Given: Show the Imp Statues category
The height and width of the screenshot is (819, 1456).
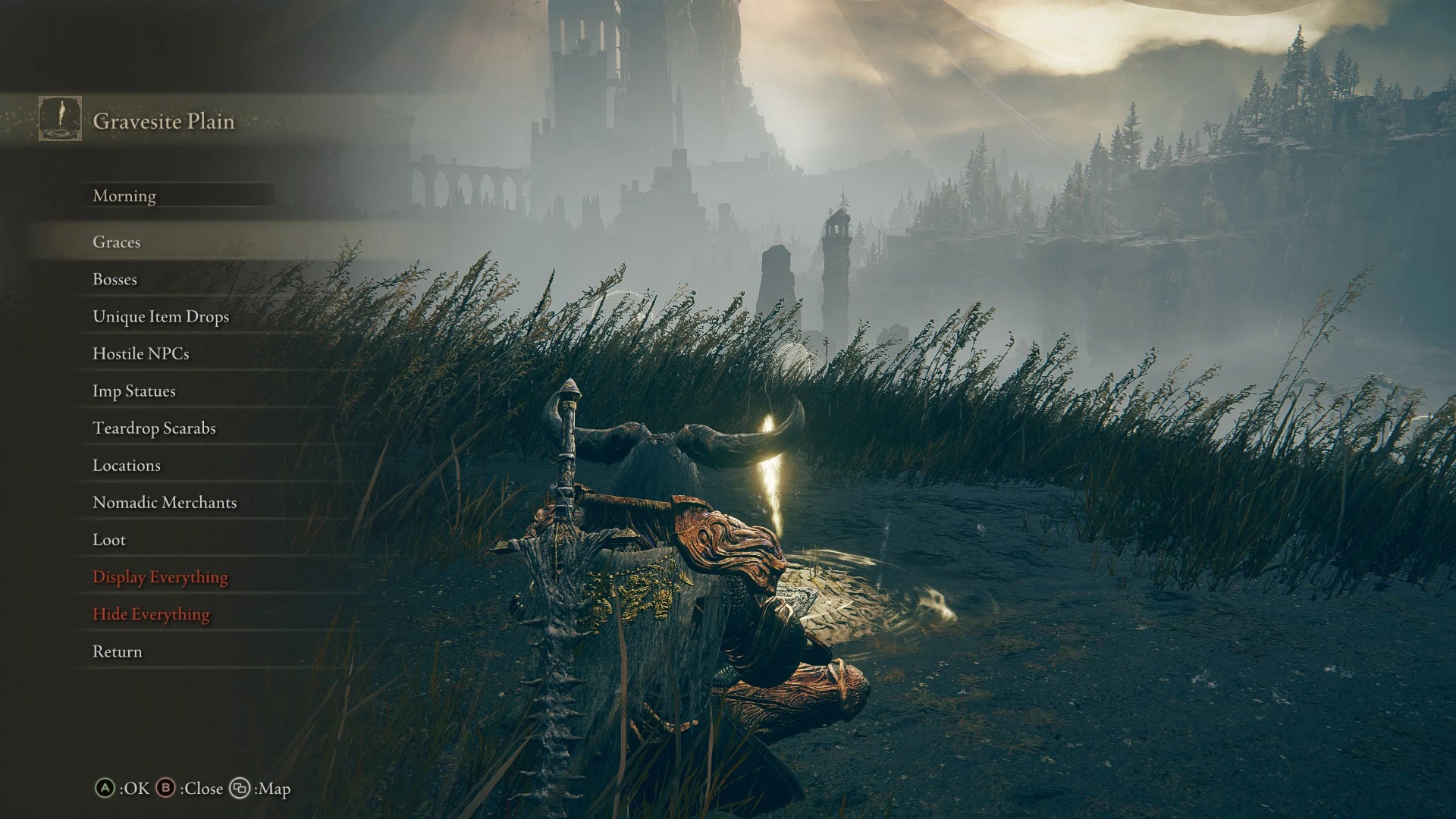Looking at the screenshot, I should 134,391.
